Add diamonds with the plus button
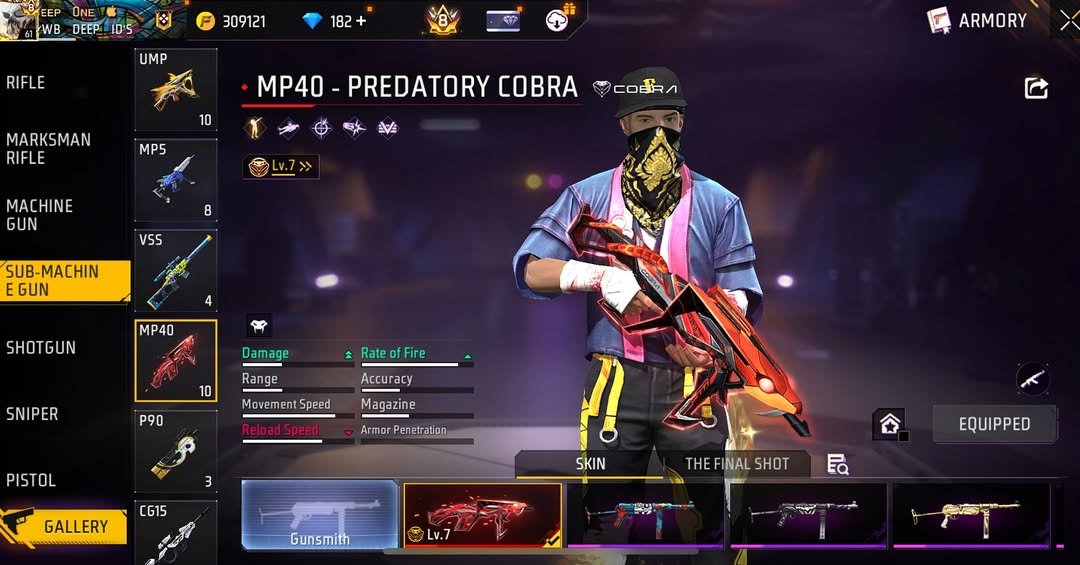This screenshot has width=1080, height=565. click(360, 21)
